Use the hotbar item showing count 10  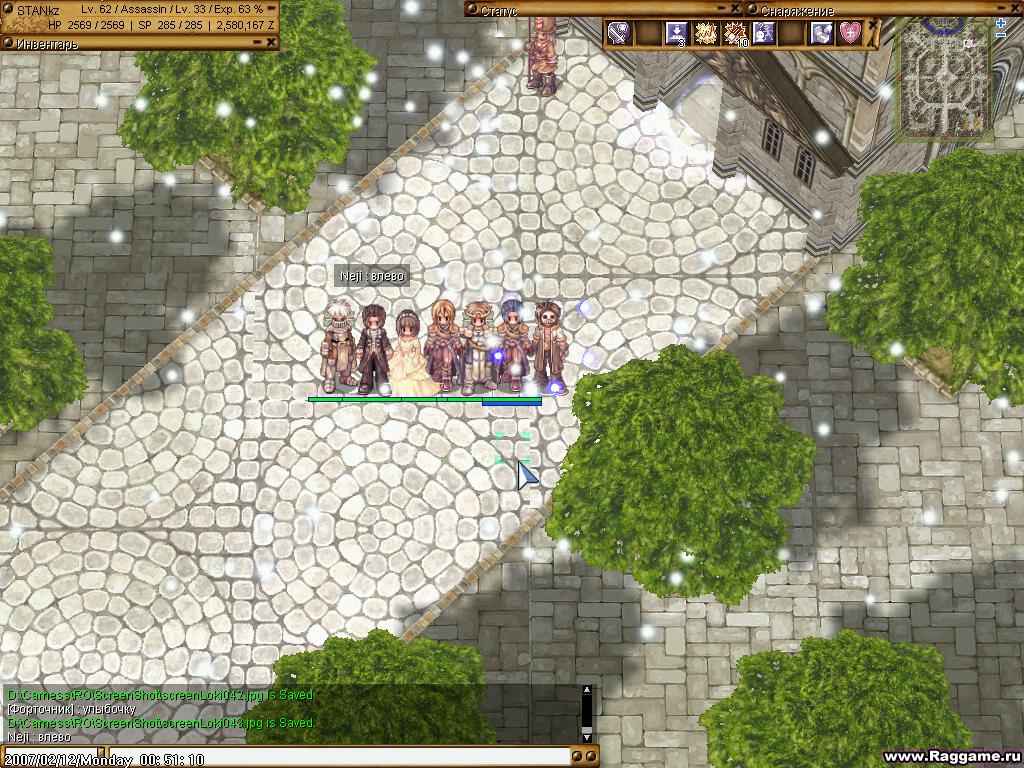pyautogui.click(x=736, y=33)
